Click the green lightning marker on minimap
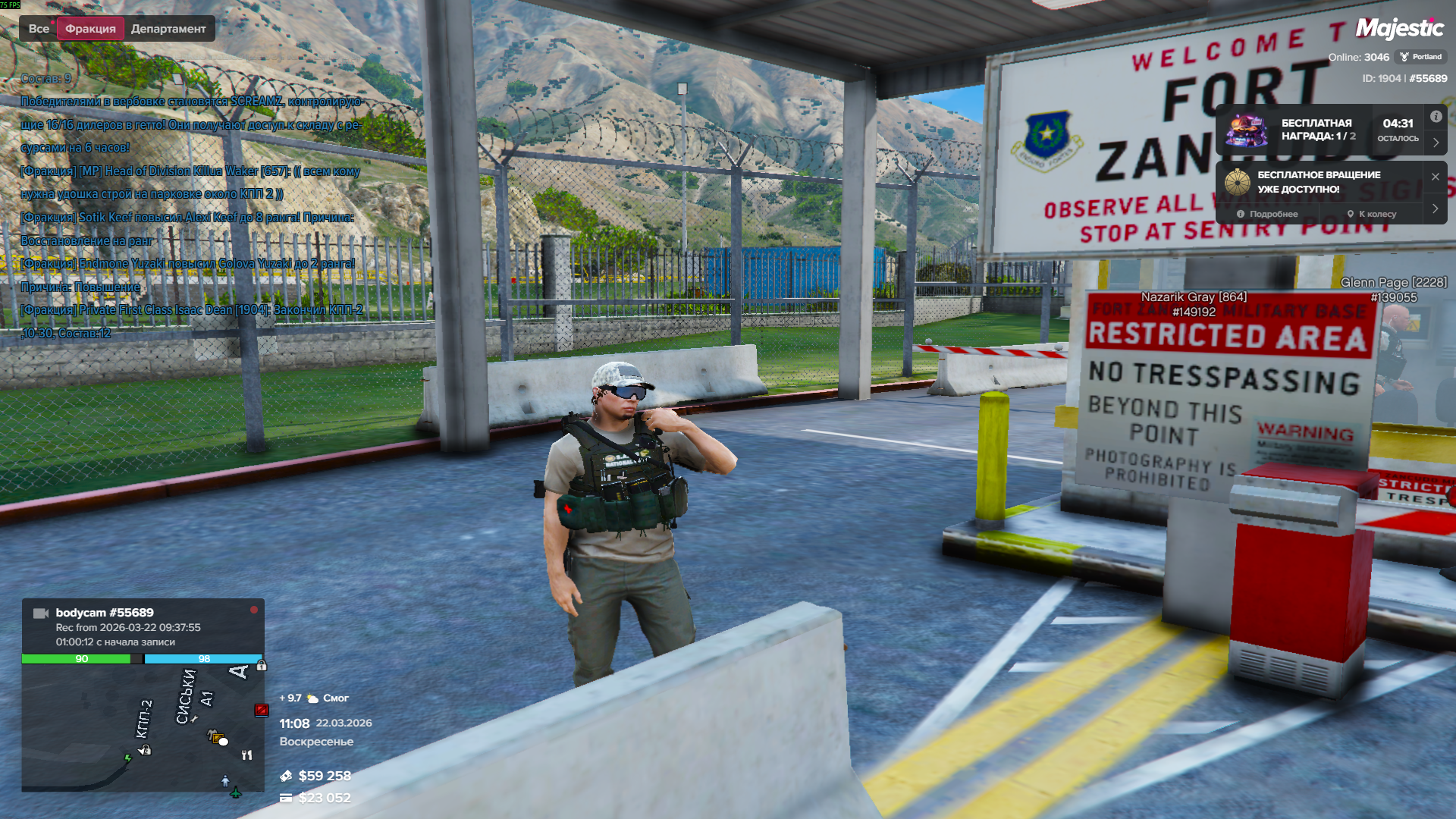 pyautogui.click(x=128, y=758)
